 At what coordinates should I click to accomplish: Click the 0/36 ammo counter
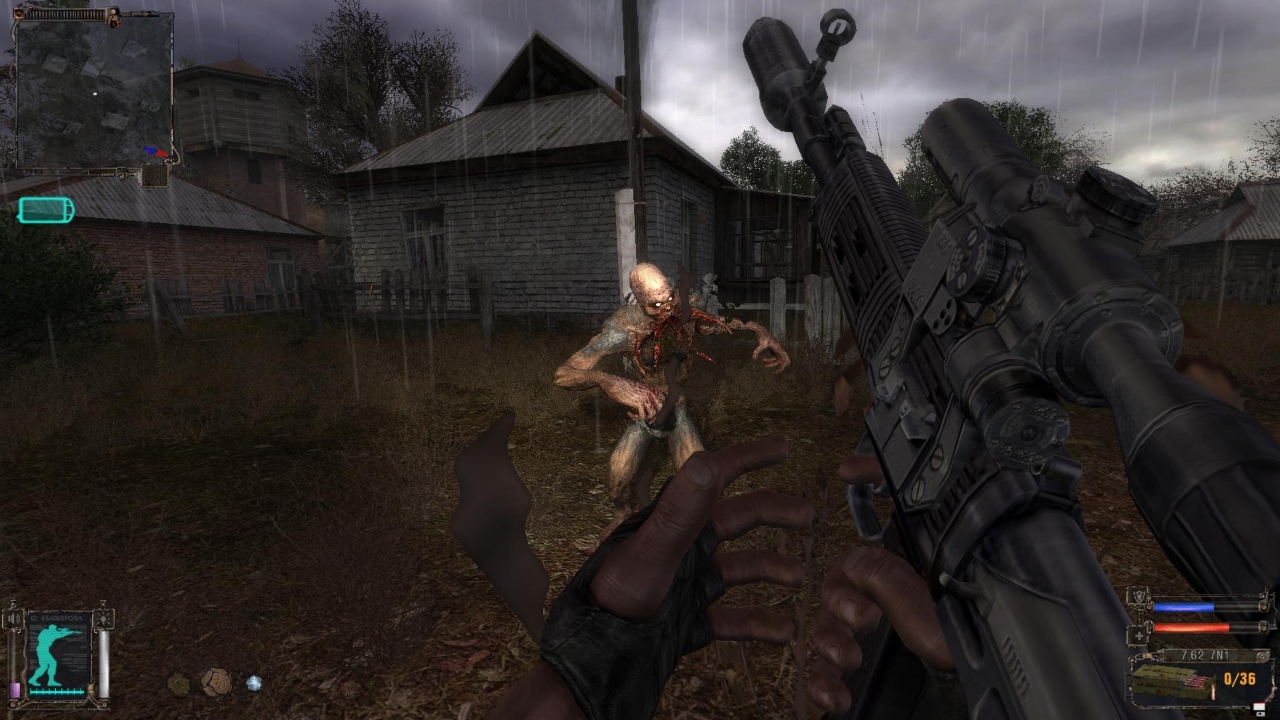click(1239, 679)
